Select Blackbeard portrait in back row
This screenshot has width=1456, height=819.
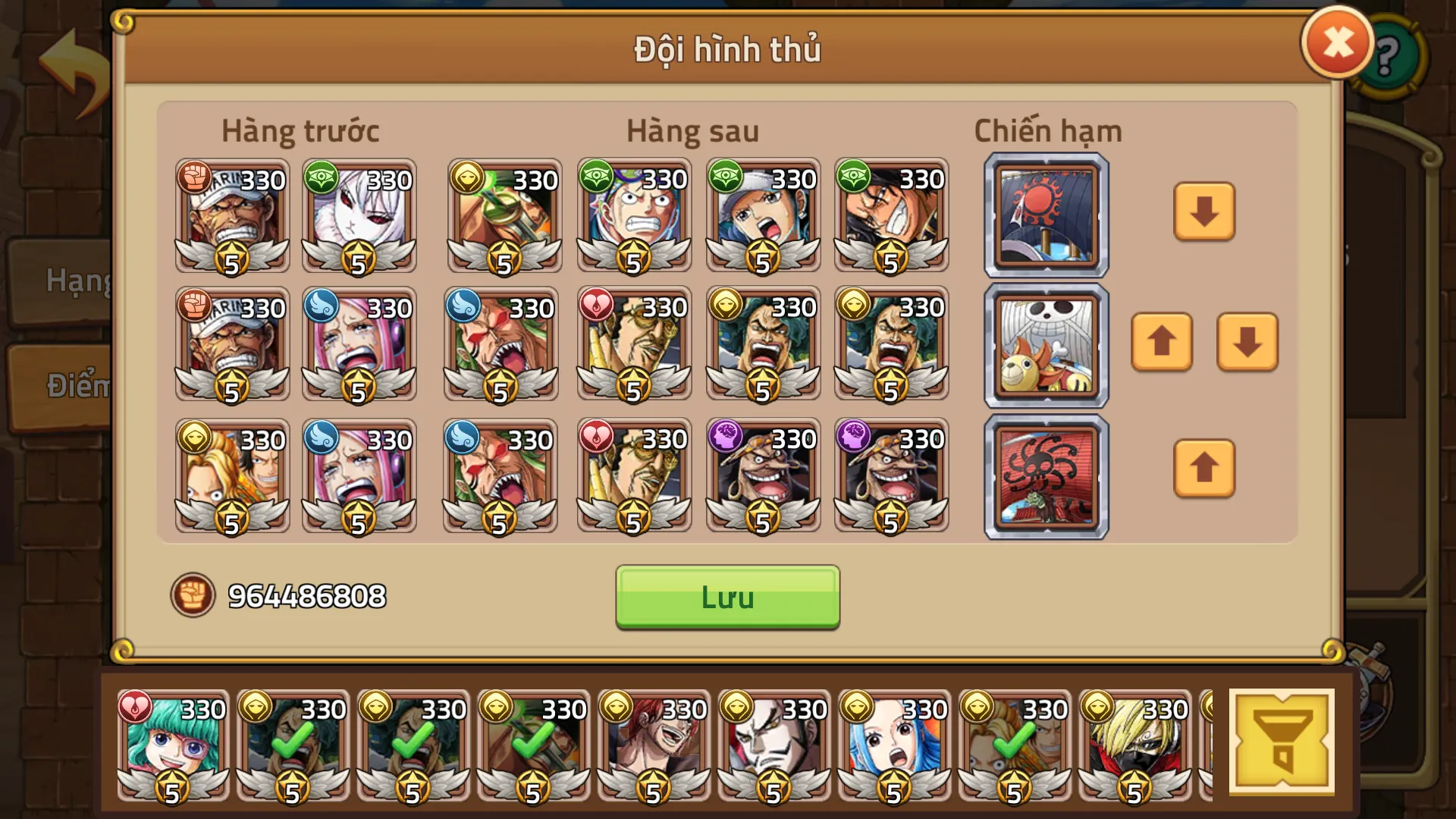tap(764, 474)
